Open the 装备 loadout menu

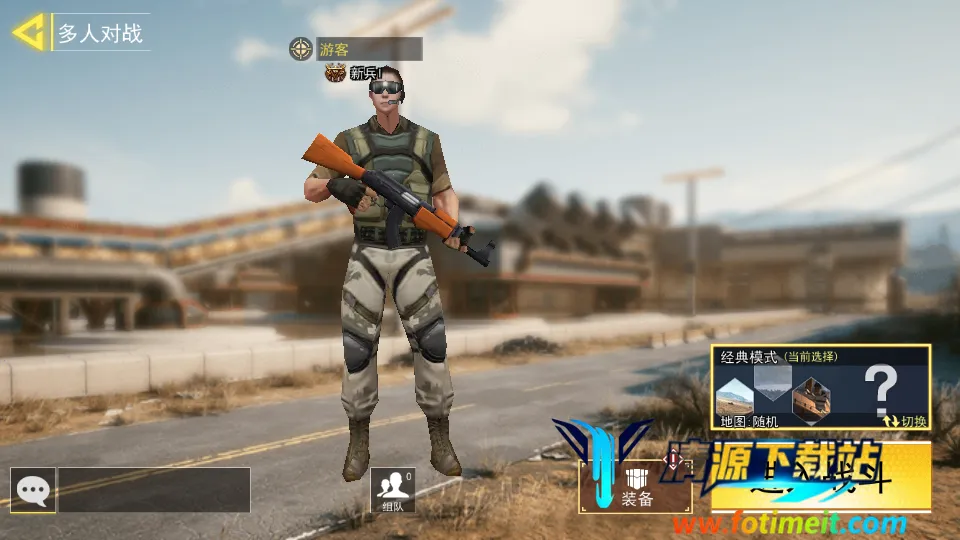click(x=636, y=486)
